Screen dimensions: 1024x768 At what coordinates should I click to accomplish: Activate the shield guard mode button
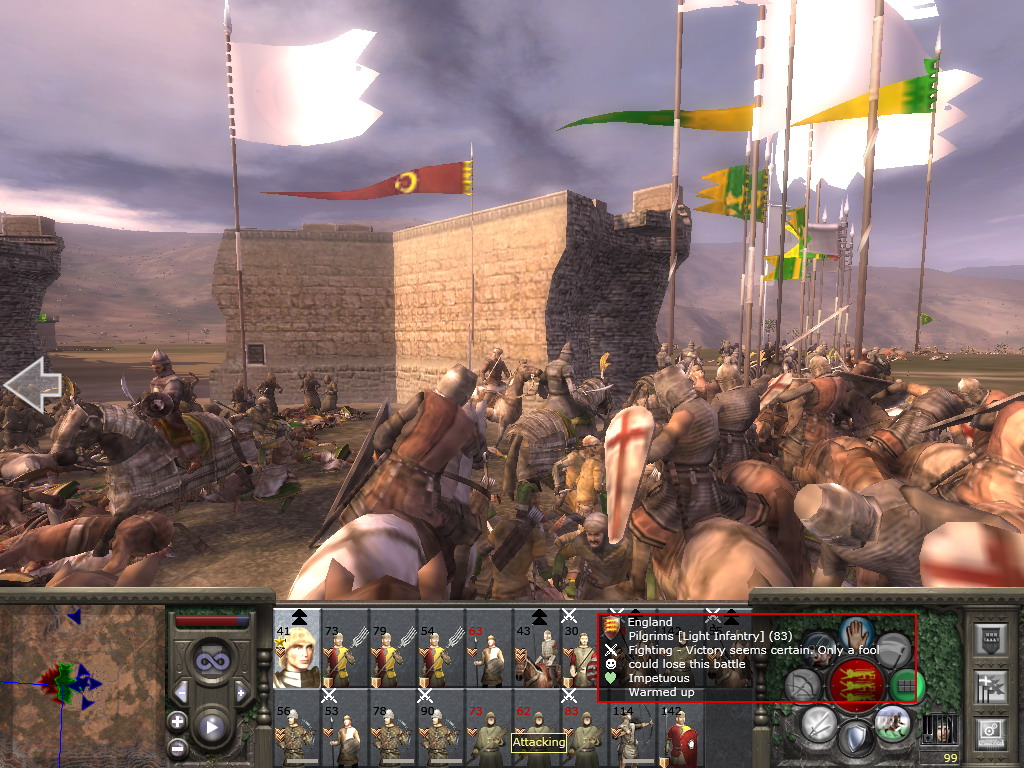pyautogui.click(x=855, y=740)
